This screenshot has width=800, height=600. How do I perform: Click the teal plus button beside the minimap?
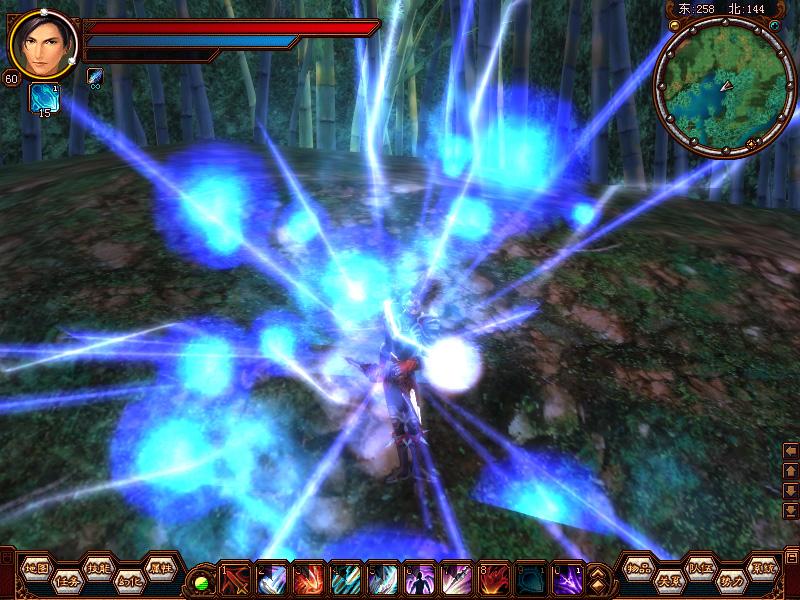[x=773, y=25]
